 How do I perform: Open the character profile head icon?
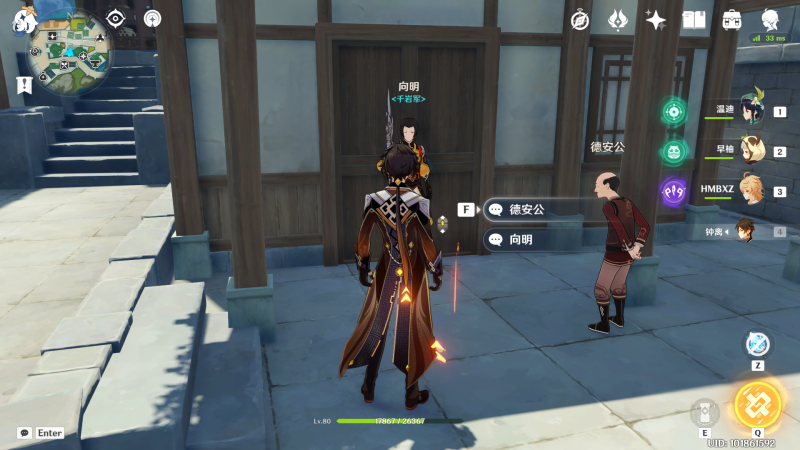tap(771, 19)
